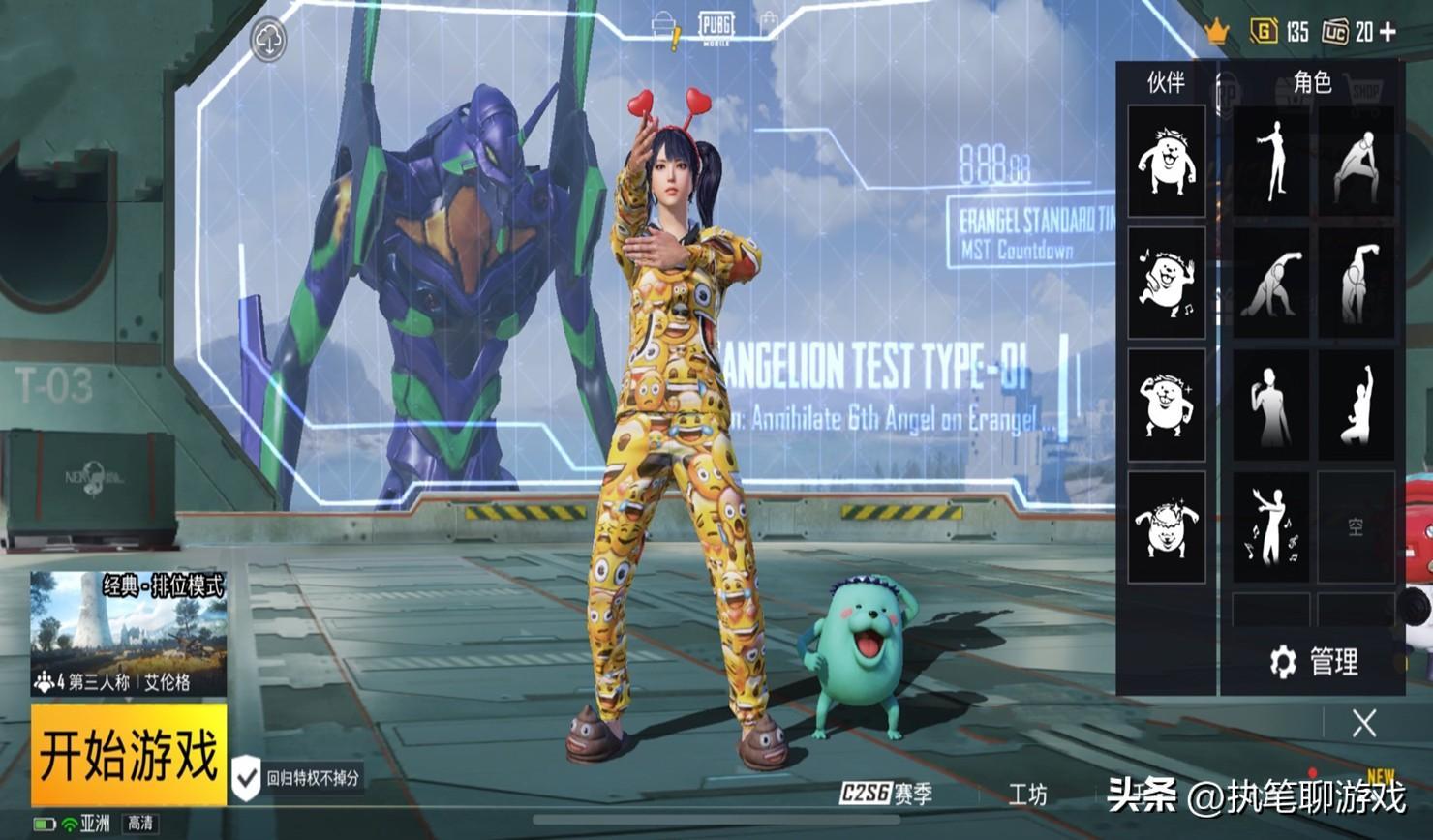Viewport: 1433px width, 840px height.
Task: Close the emote panel with the X
Action: pos(1364,723)
